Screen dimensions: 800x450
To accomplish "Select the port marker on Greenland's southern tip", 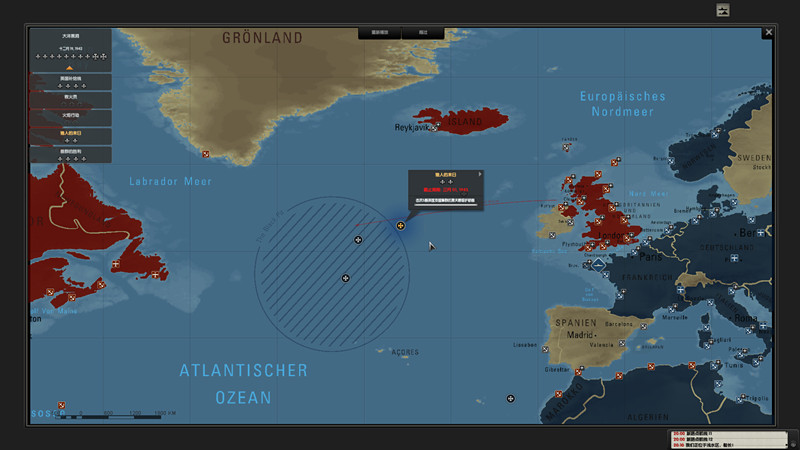I will [x=205, y=153].
